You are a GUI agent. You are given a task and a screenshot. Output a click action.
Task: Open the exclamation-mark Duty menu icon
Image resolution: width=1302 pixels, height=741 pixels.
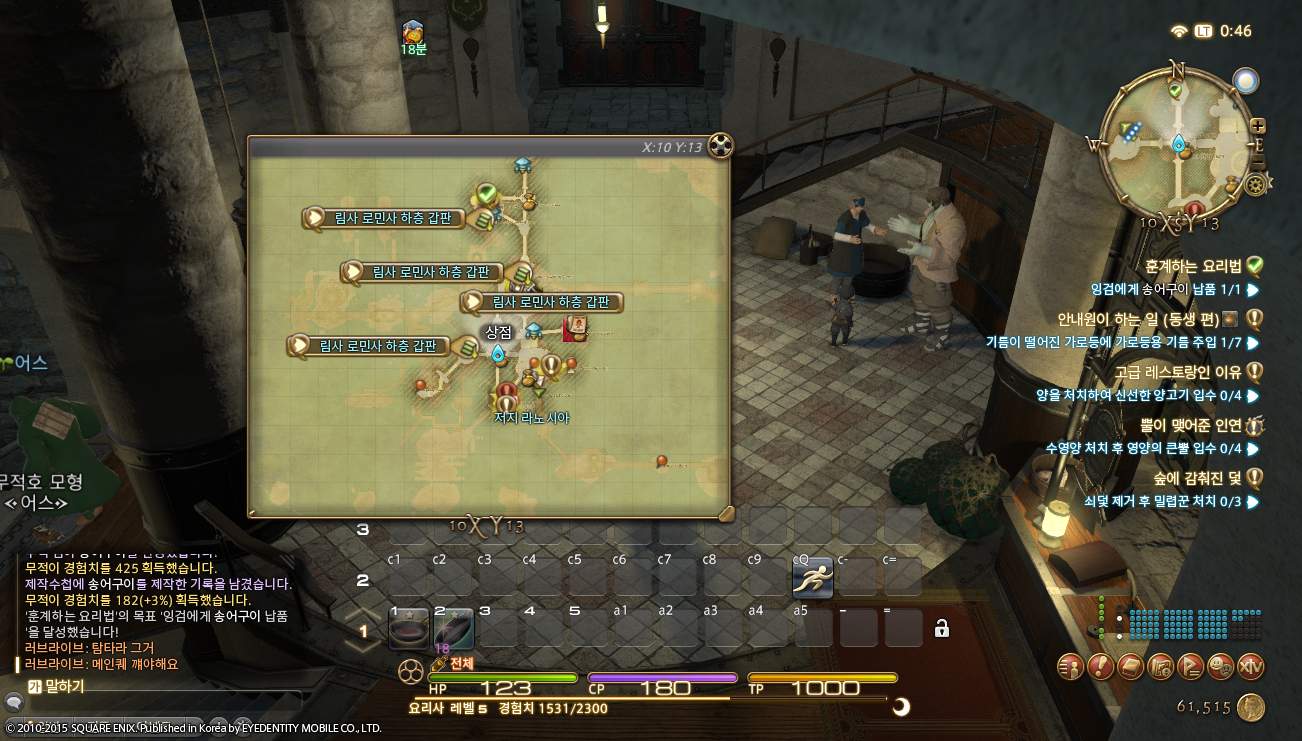coord(1101,666)
